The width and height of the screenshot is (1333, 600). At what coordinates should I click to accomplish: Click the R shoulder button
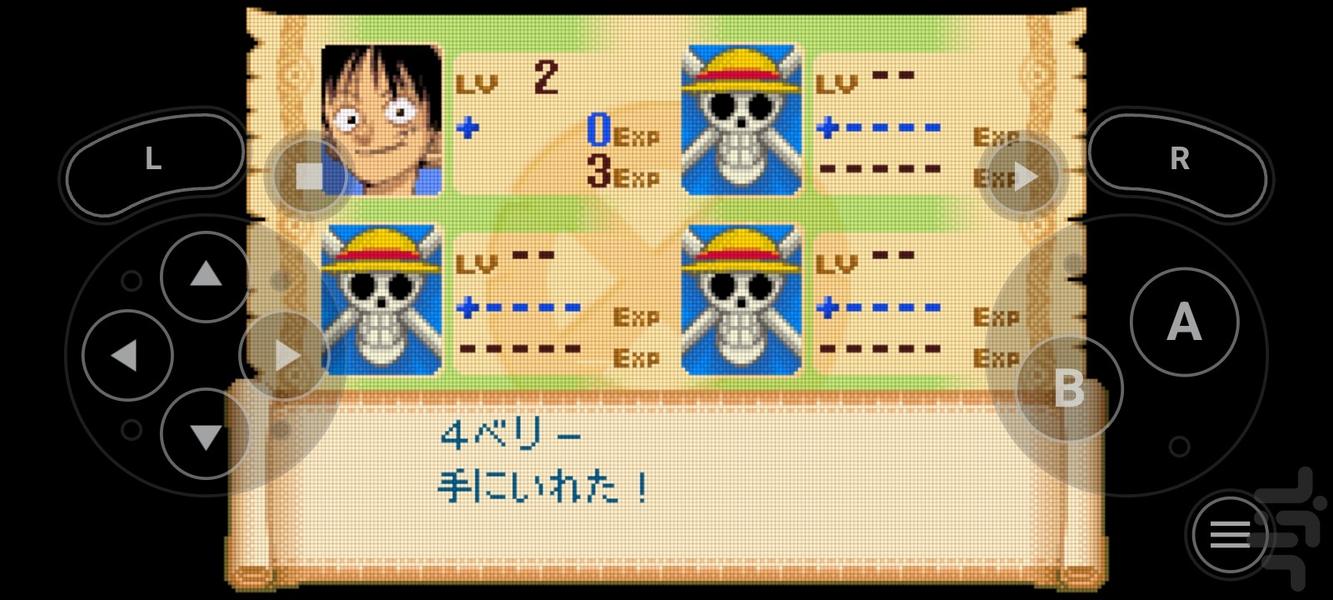(1179, 160)
